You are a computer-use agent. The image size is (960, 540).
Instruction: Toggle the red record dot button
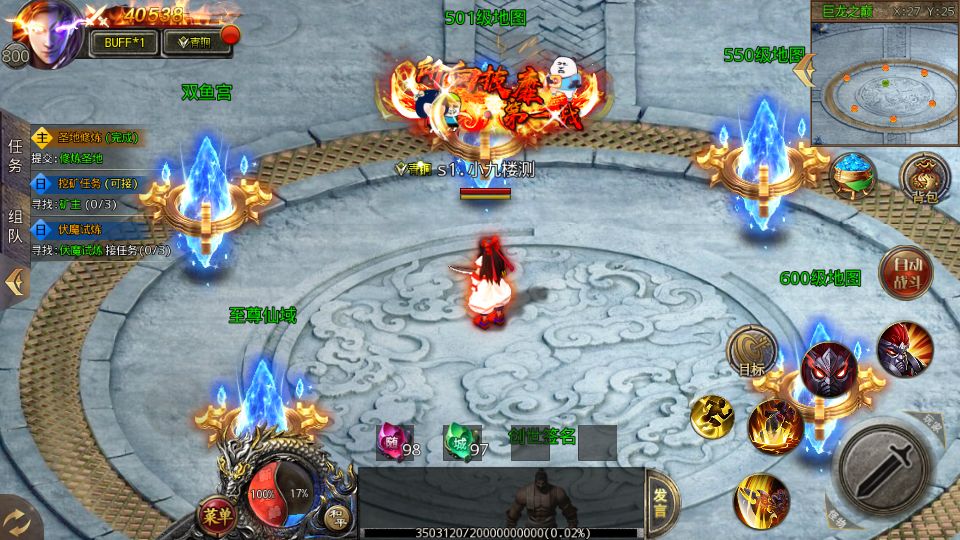pyautogui.click(x=230, y=37)
